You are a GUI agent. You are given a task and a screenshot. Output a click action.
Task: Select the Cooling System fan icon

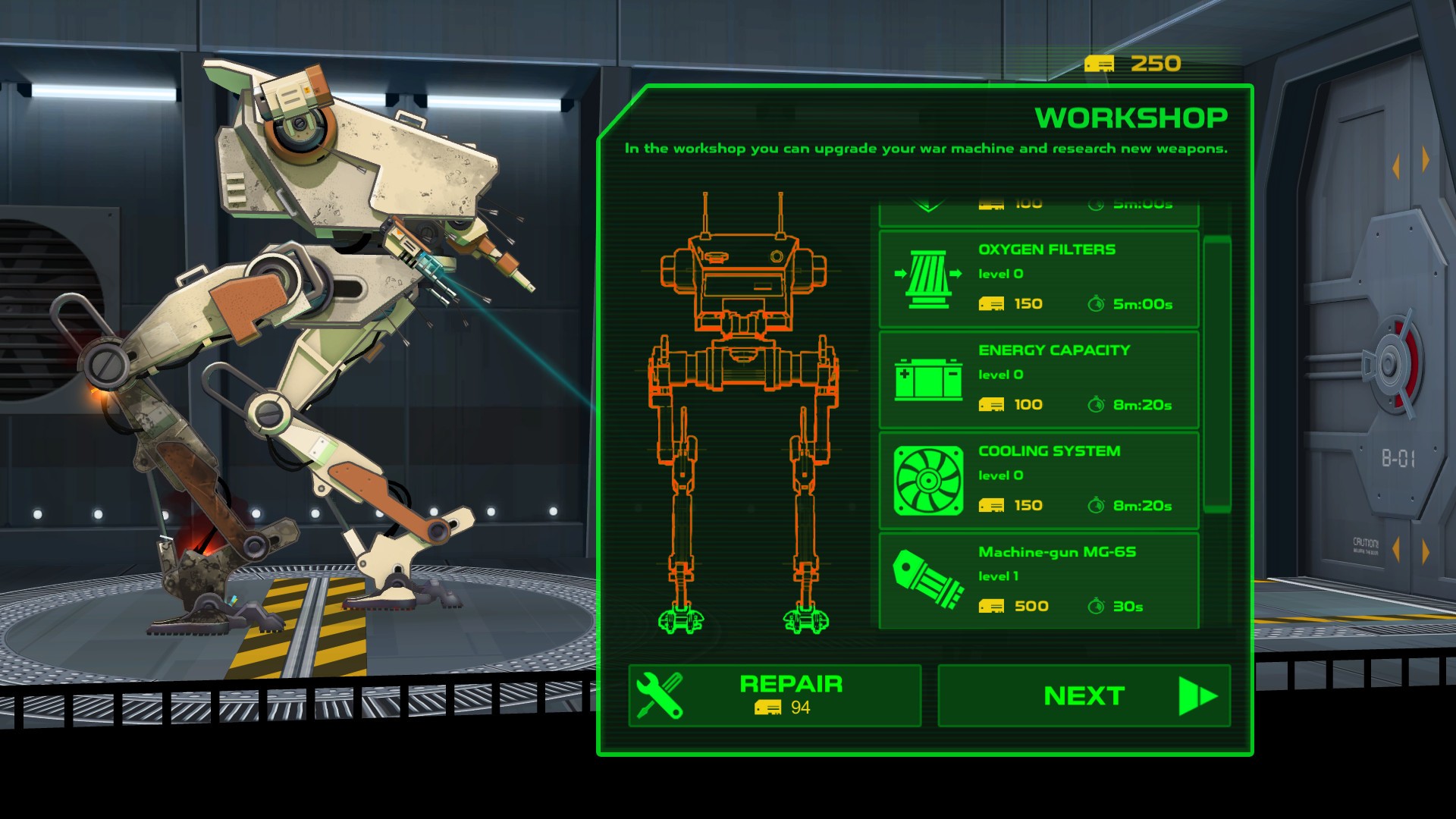pyautogui.click(x=927, y=479)
